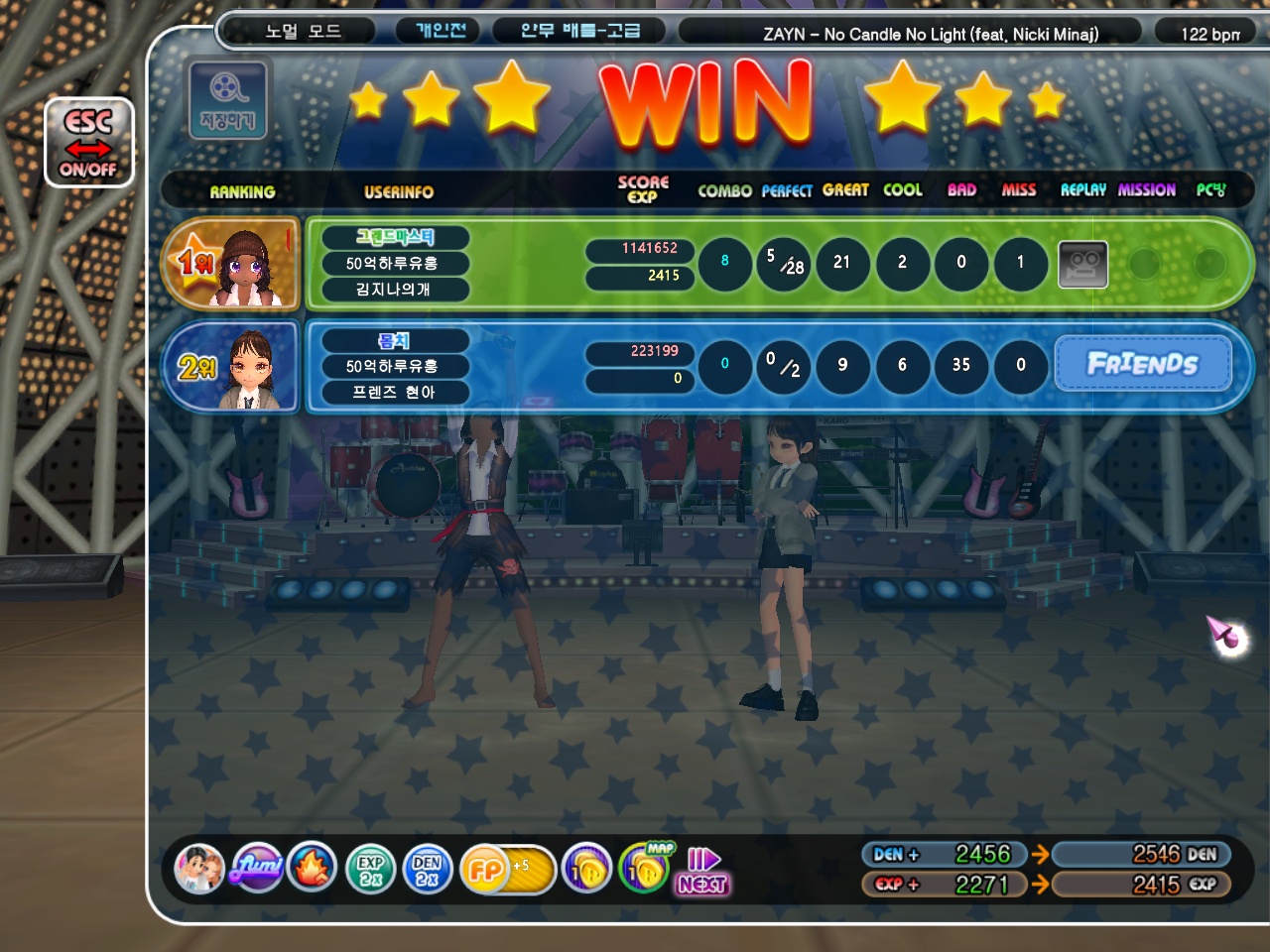Image resolution: width=1270 pixels, height=952 pixels.
Task: Click the couple characters icon in bottom bar
Action: click(198, 869)
